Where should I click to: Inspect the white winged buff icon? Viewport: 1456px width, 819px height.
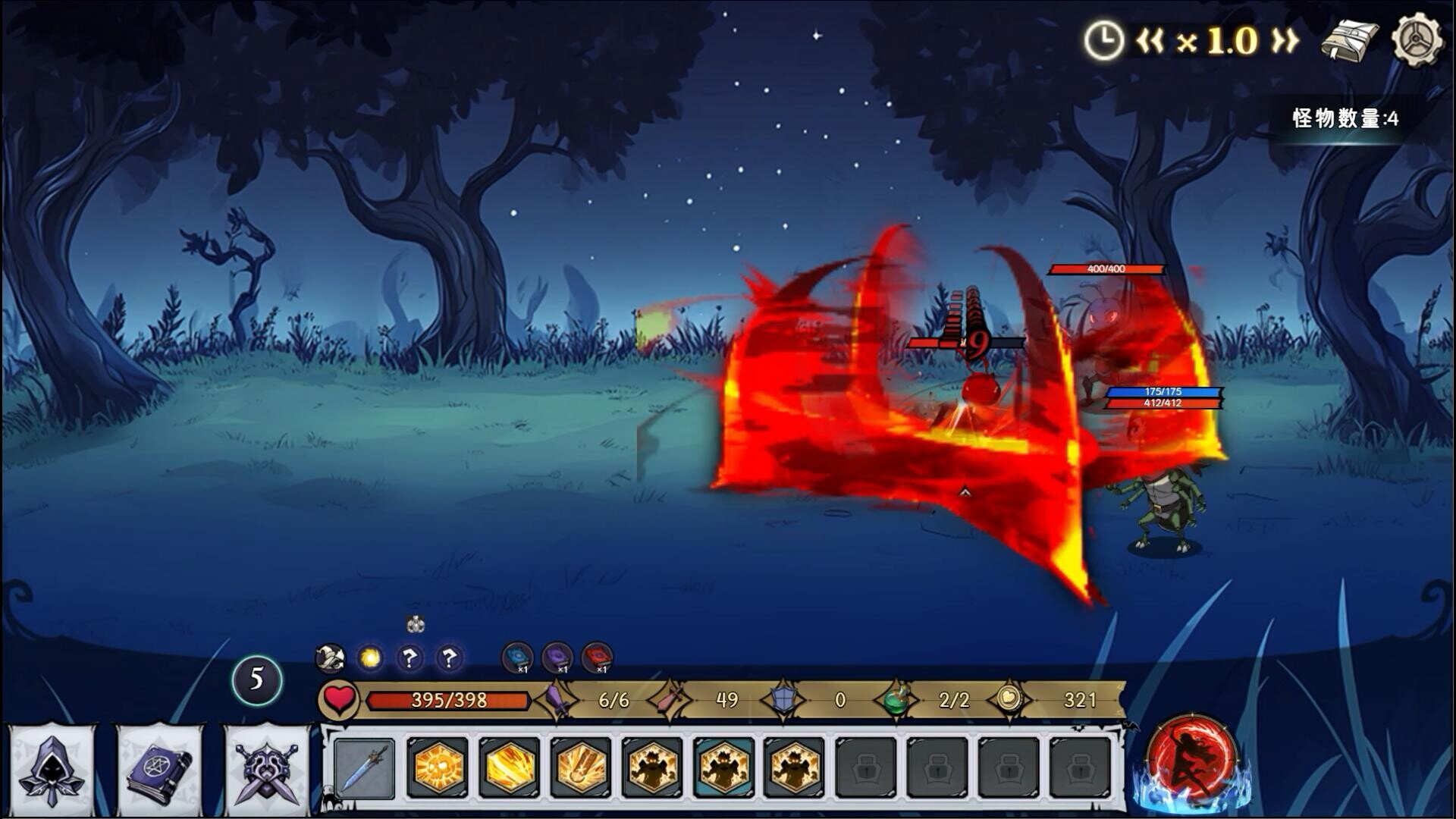tap(331, 657)
